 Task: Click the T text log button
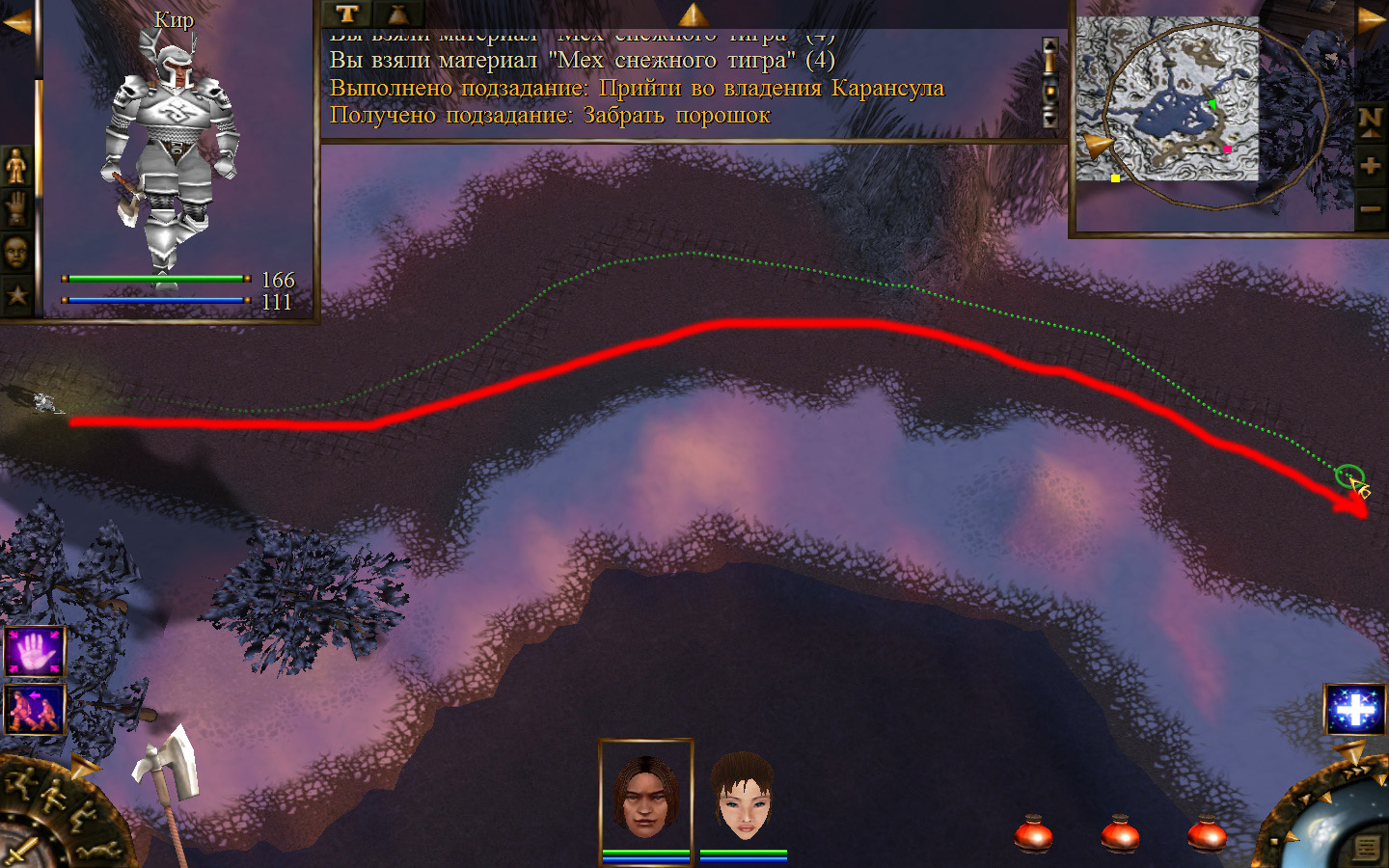click(347, 14)
